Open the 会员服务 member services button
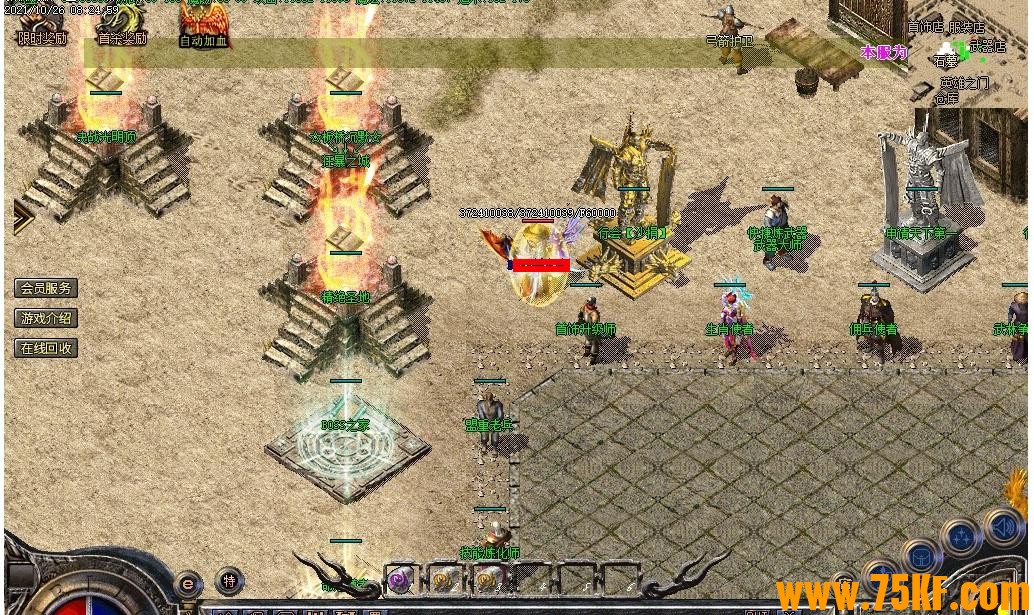Image resolution: width=1034 pixels, height=615 pixels. [x=46, y=288]
